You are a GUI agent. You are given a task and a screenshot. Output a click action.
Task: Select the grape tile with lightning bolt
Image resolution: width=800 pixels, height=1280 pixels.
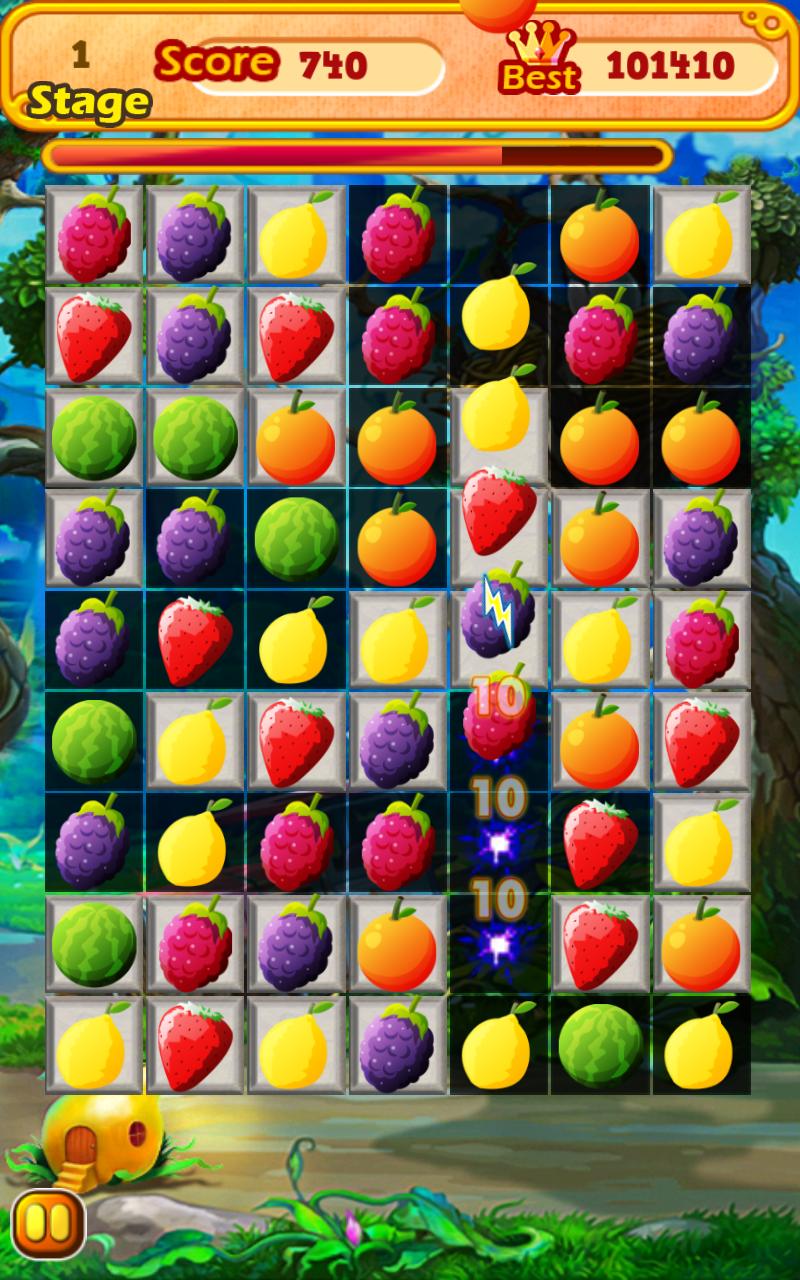tap(497, 613)
